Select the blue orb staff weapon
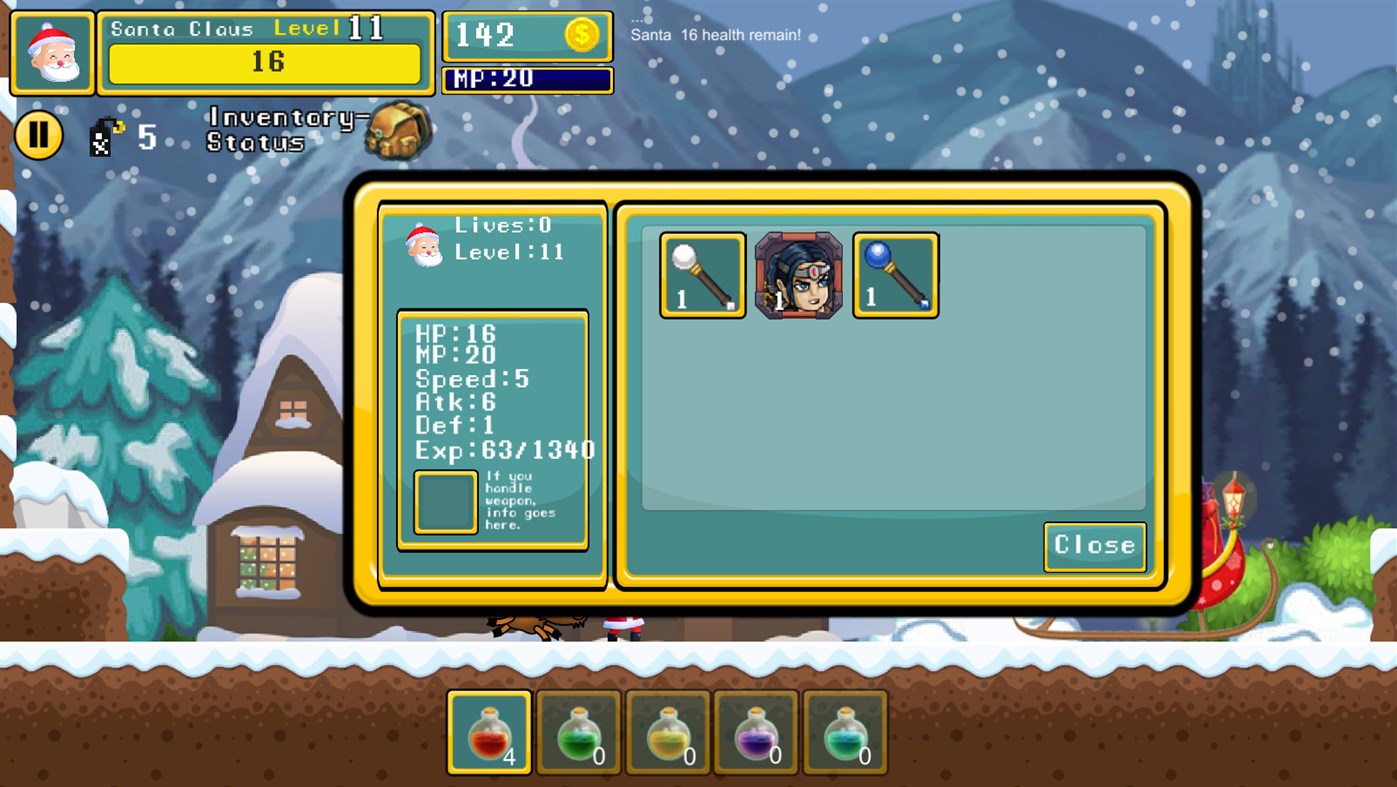Screen dimensions: 1397x787 pos(894,274)
